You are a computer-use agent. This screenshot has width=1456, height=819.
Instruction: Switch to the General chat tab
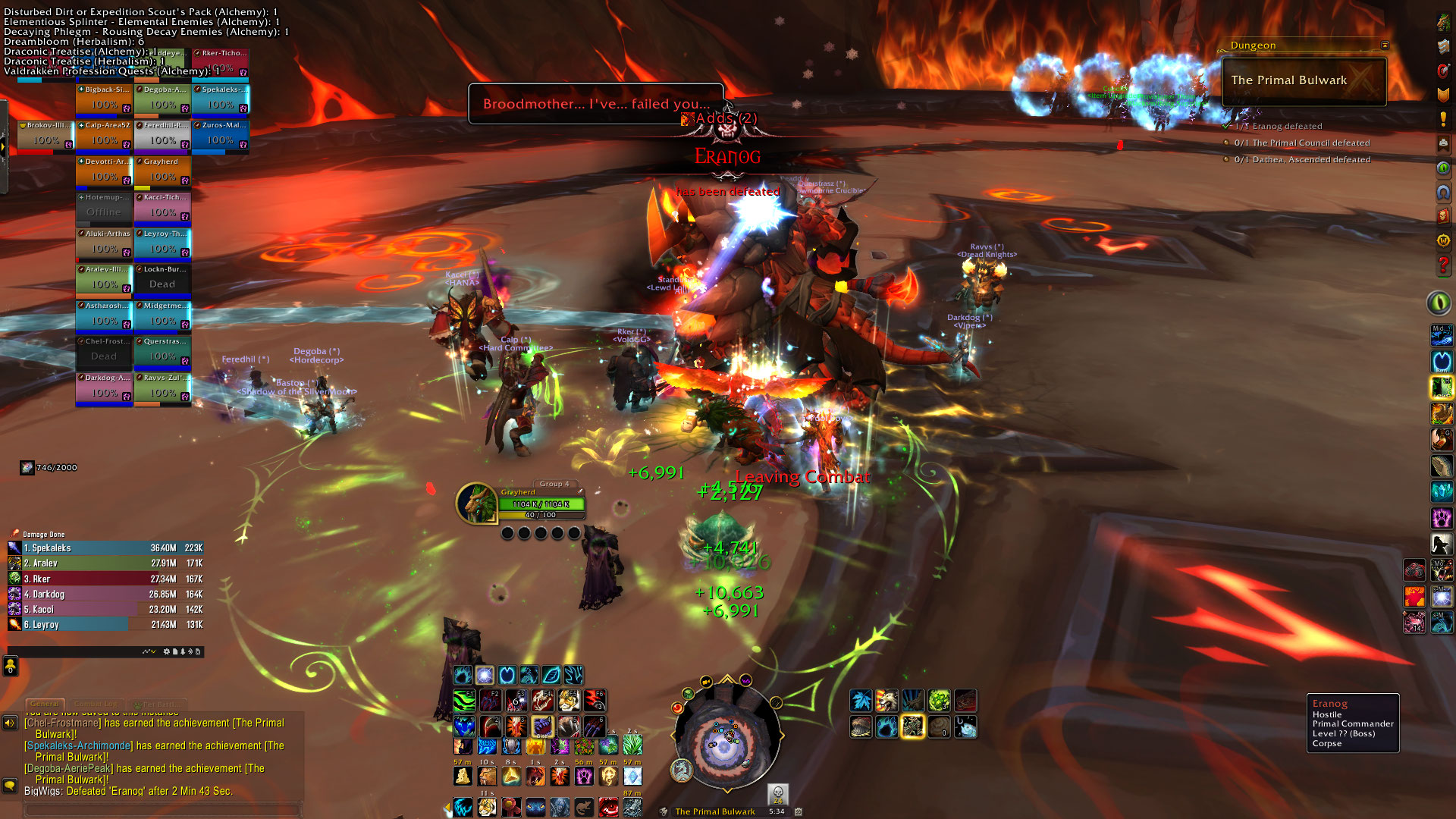(45, 704)
